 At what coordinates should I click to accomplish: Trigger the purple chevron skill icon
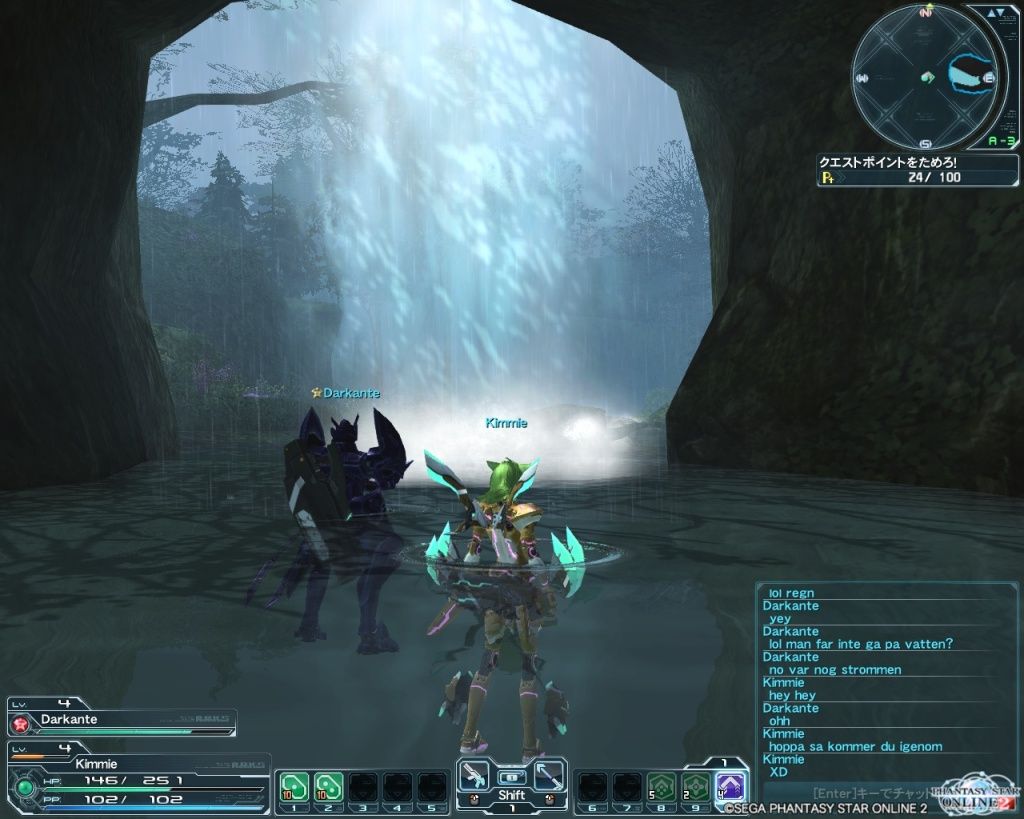(x=732, y=786)
